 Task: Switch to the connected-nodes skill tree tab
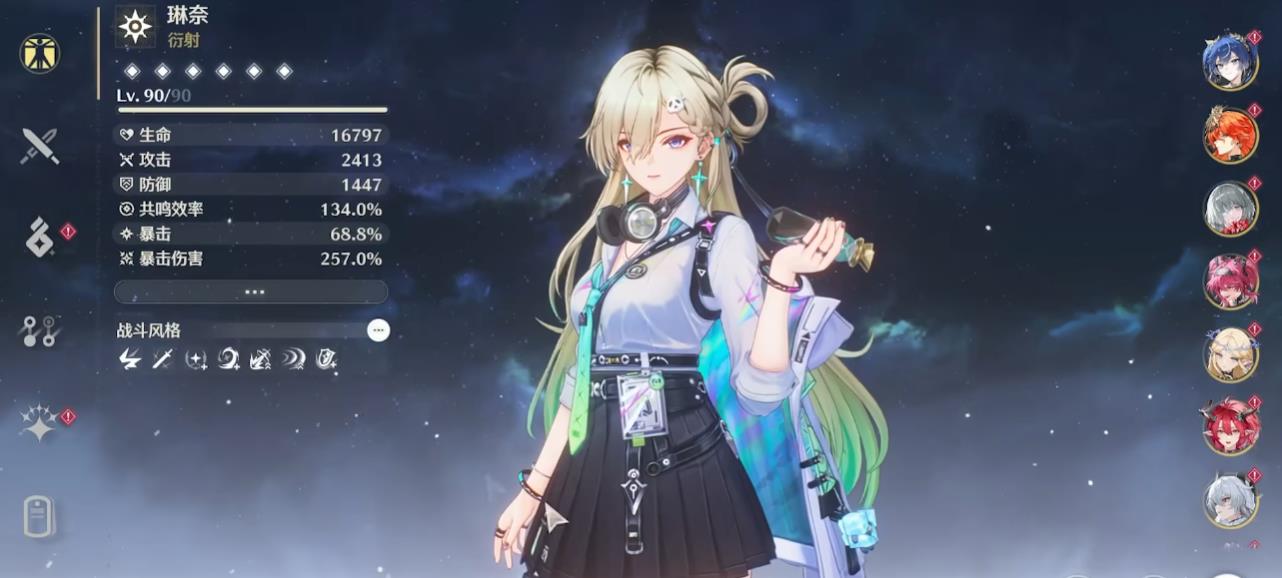[x=40, y=330]
